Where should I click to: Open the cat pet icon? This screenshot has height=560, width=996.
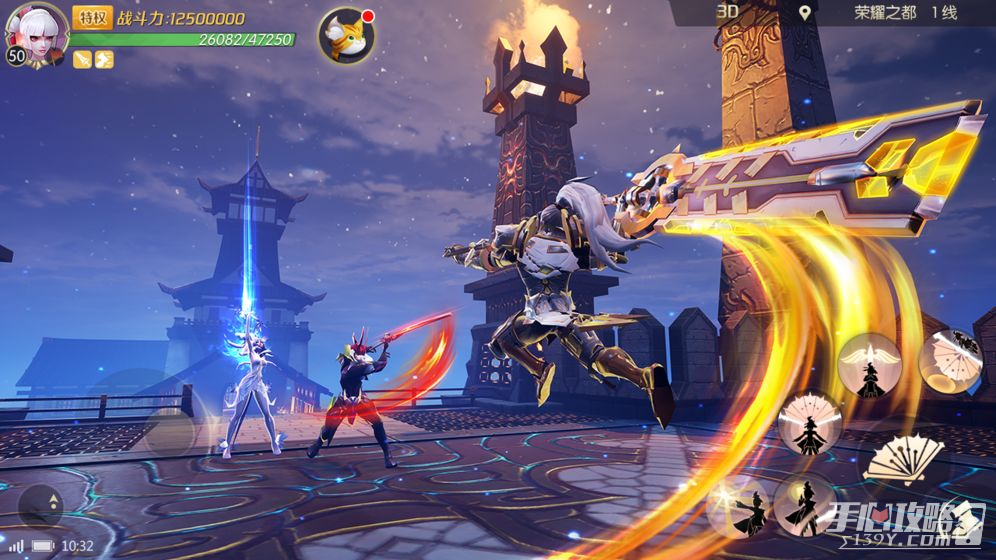(346, 36)
